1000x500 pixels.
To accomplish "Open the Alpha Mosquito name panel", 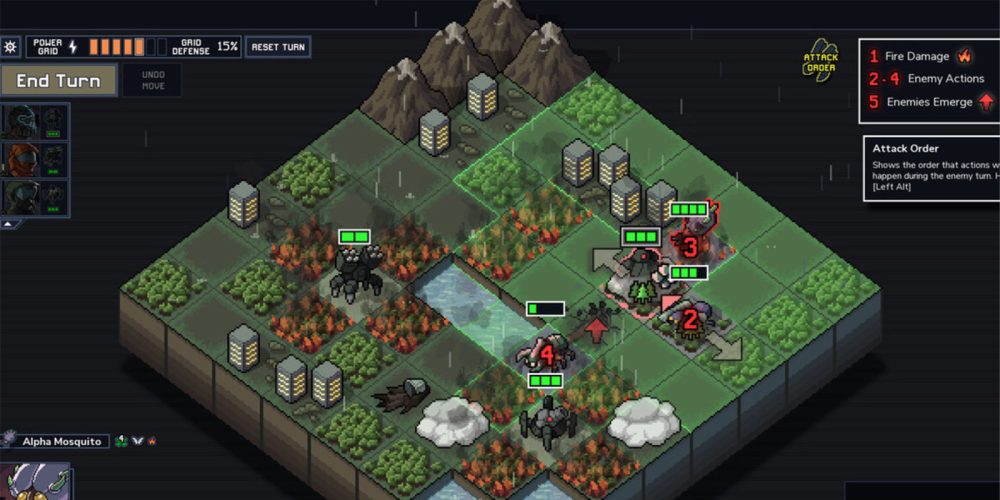I will (62, 441).
